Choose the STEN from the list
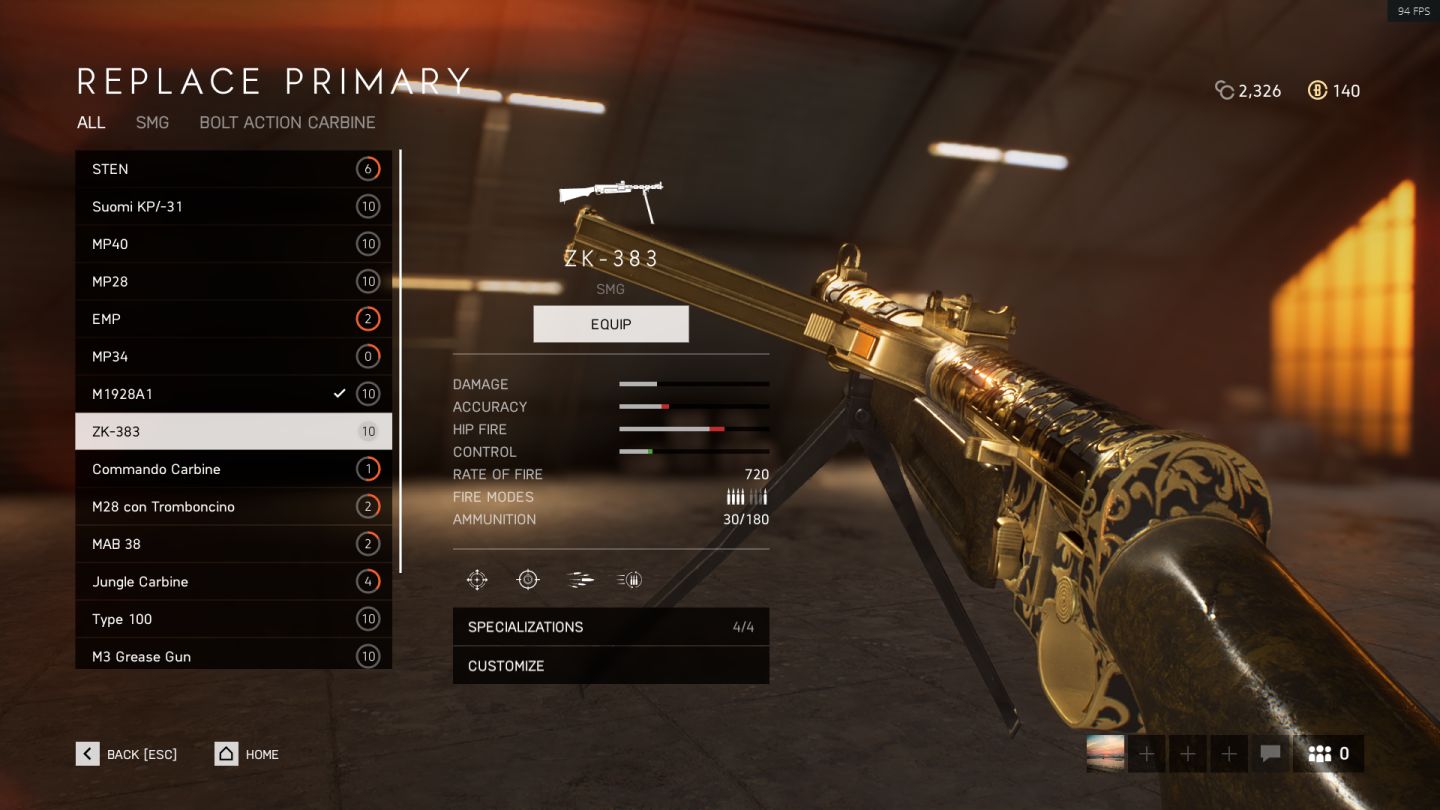 (x=233, y=169)
